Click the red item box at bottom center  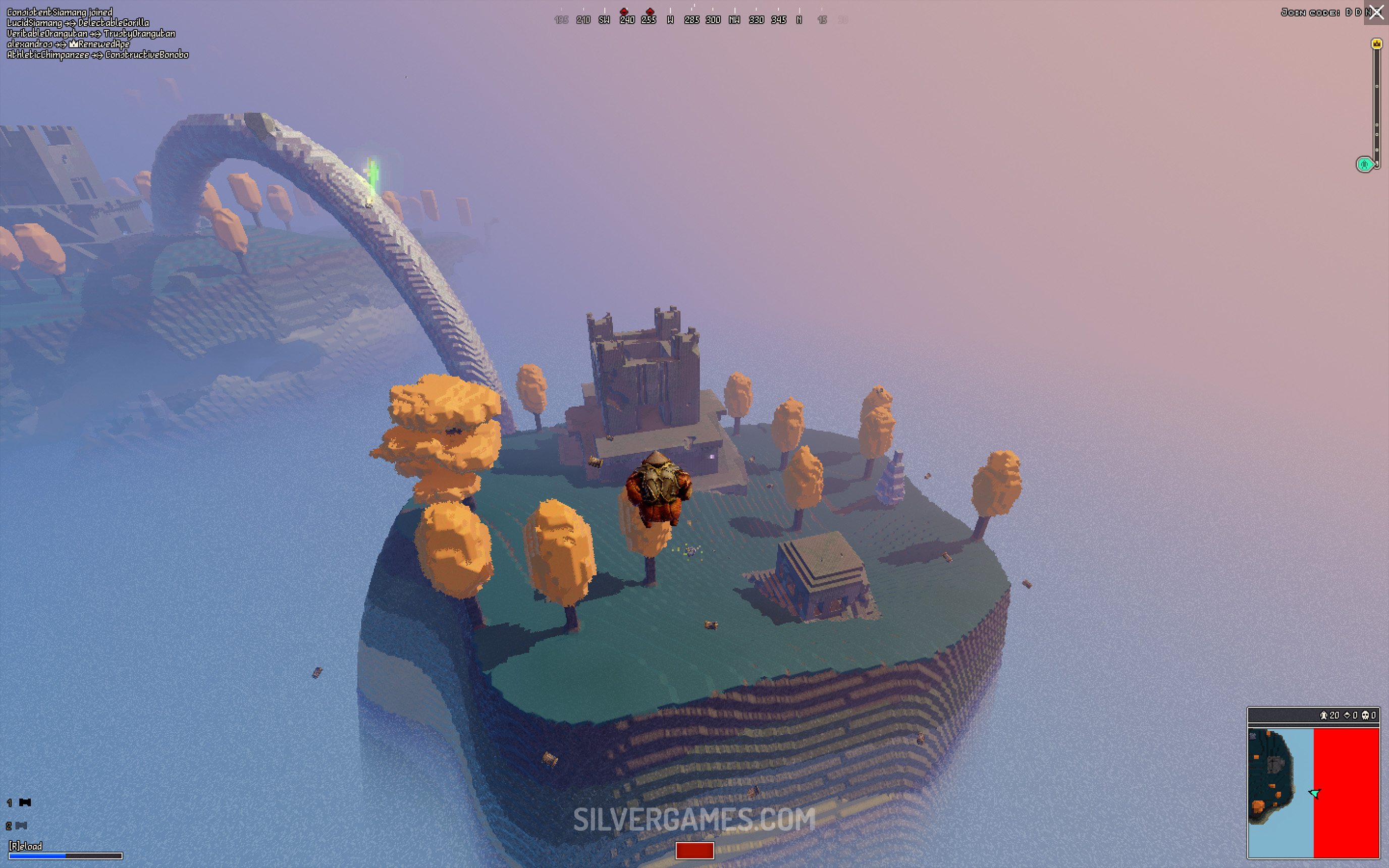click(694, 850)
